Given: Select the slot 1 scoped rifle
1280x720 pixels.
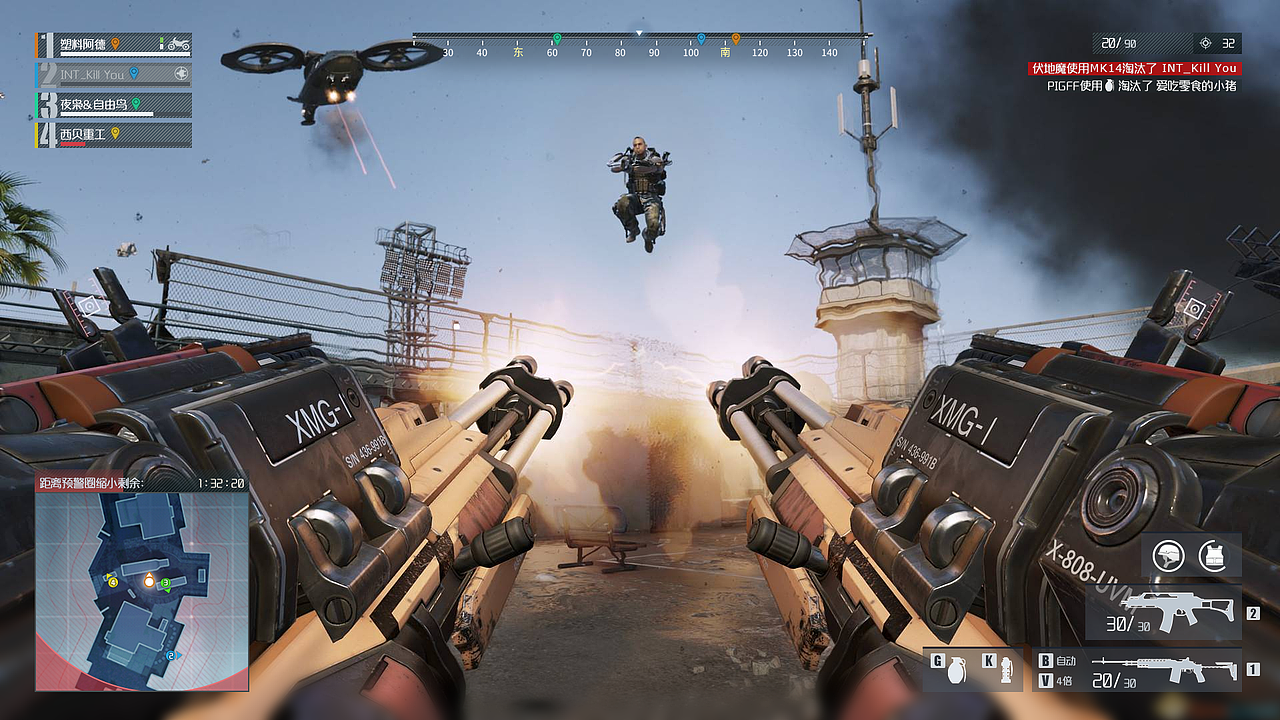Looking at the screenshot, I should [x=1163, y=669].
